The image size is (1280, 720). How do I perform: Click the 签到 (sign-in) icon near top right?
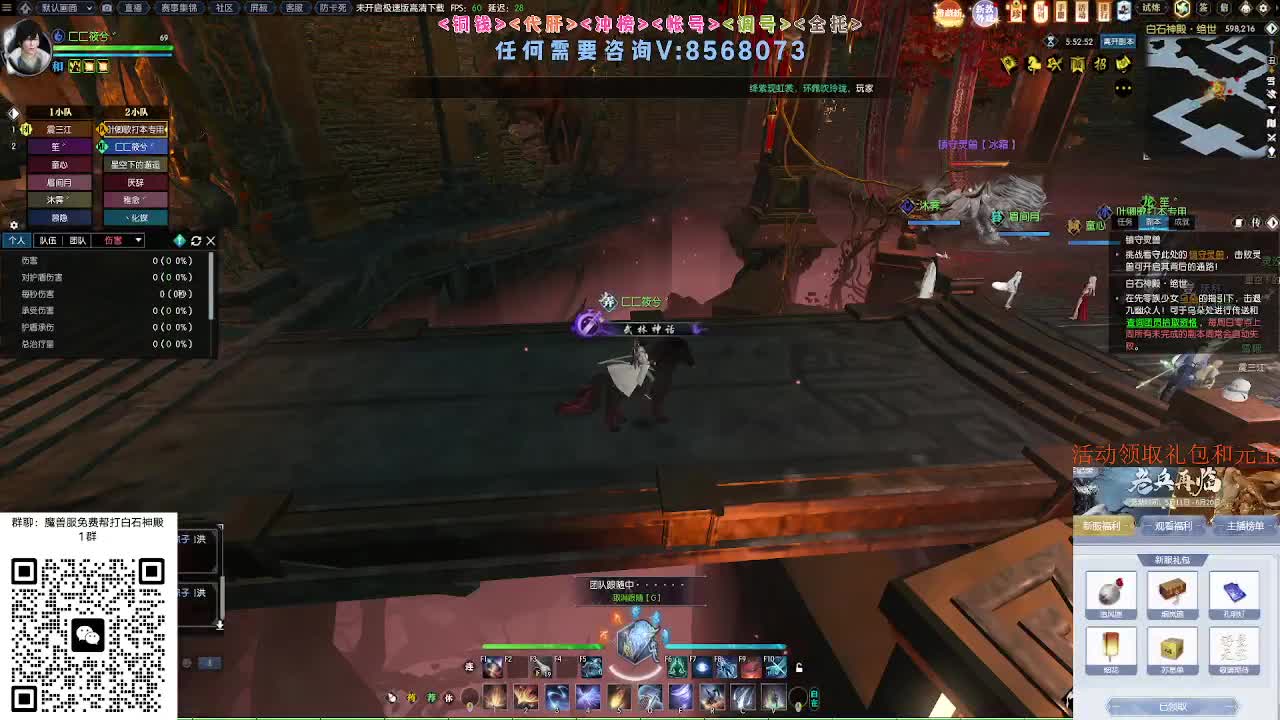(x=1202, y=8)
